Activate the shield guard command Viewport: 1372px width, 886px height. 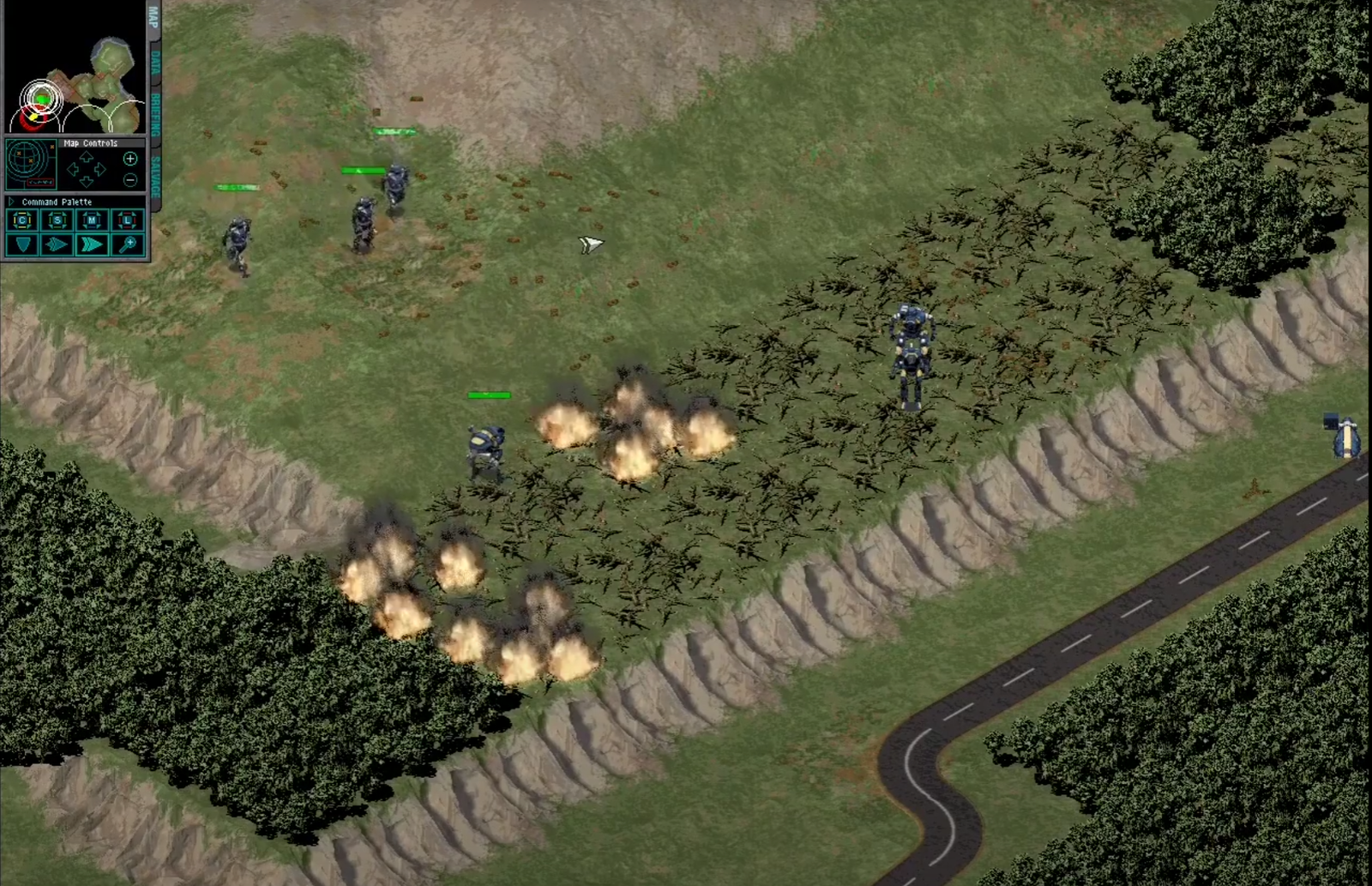click(x=22, y=245)
